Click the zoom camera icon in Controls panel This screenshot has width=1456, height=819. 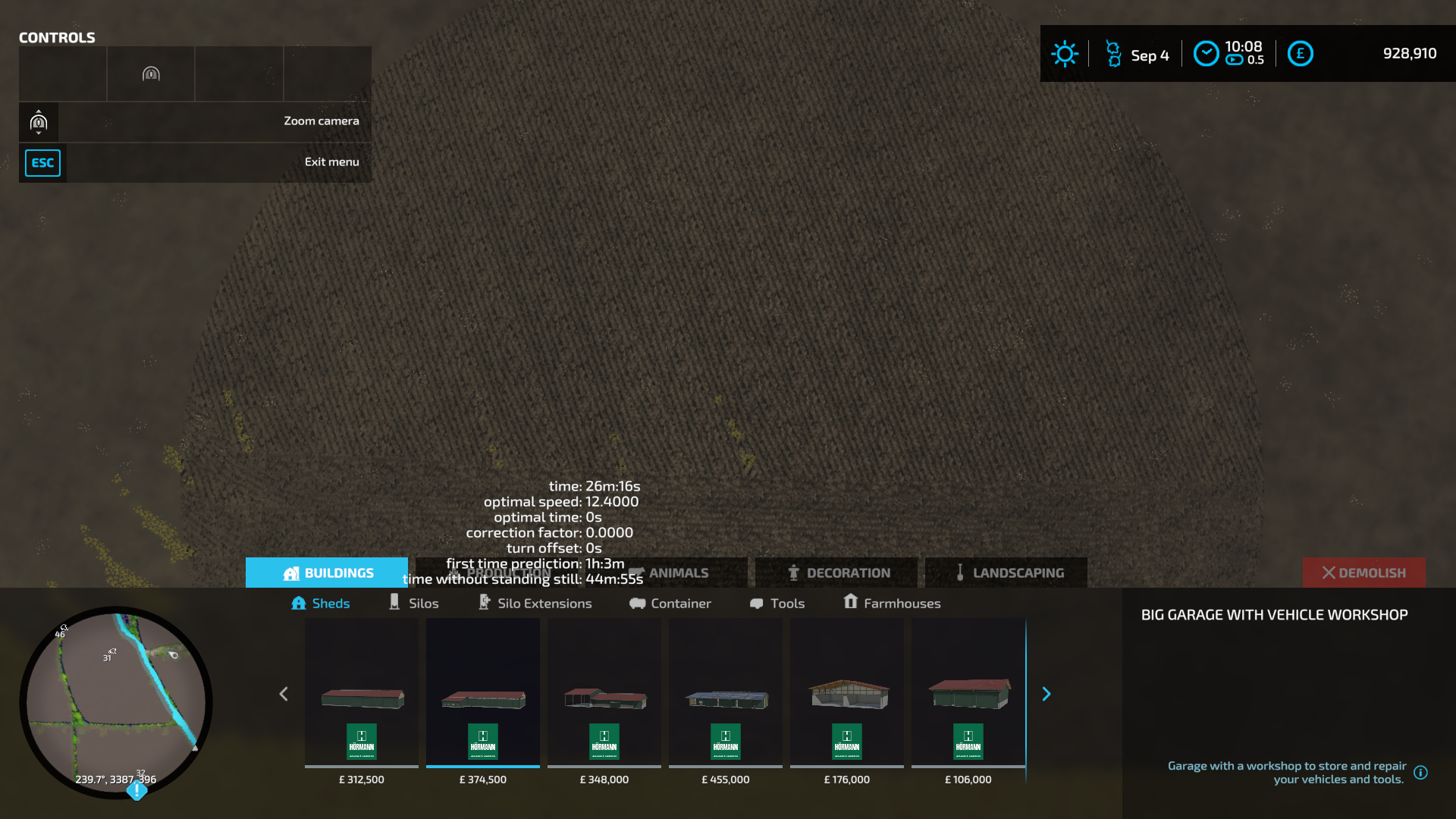click(x=38, y=121)
